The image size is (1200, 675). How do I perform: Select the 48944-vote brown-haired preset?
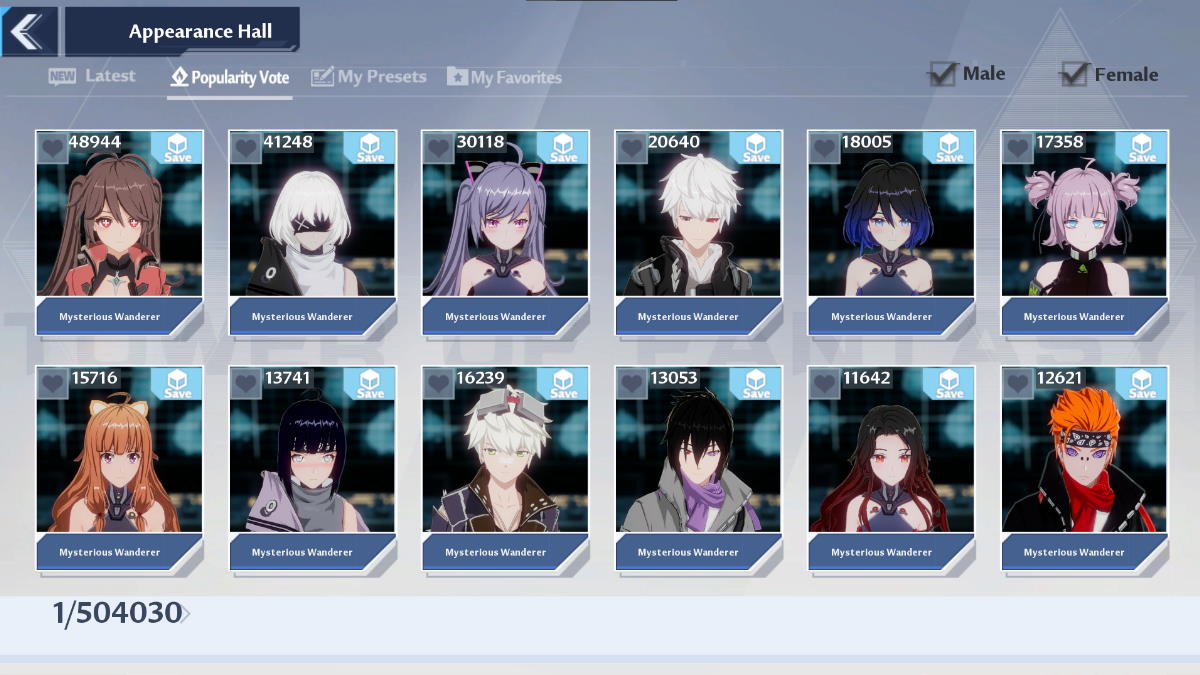(x=119, y=225)
